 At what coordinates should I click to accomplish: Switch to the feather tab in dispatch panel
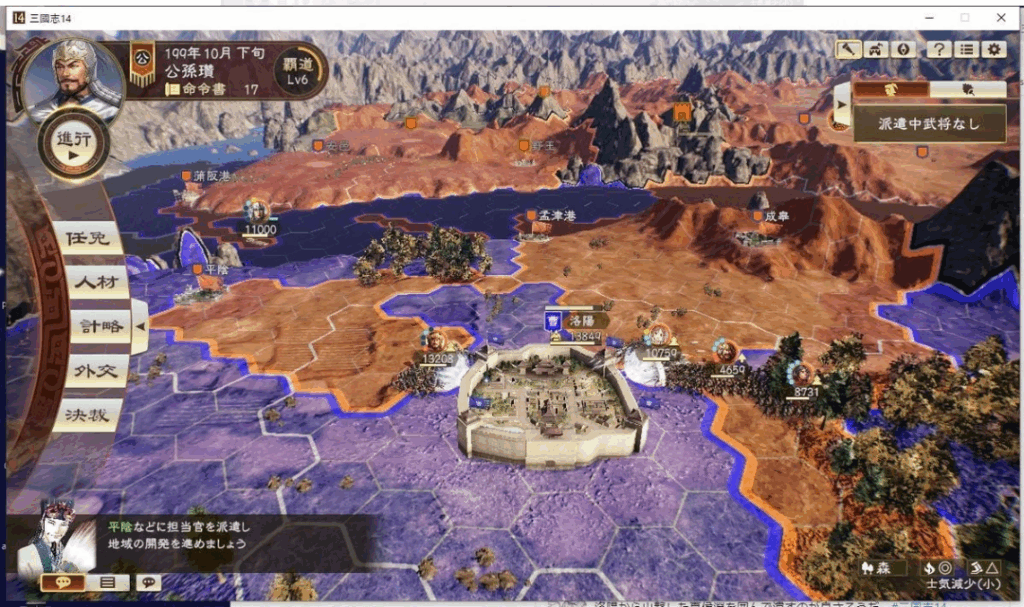coord(967,89)
